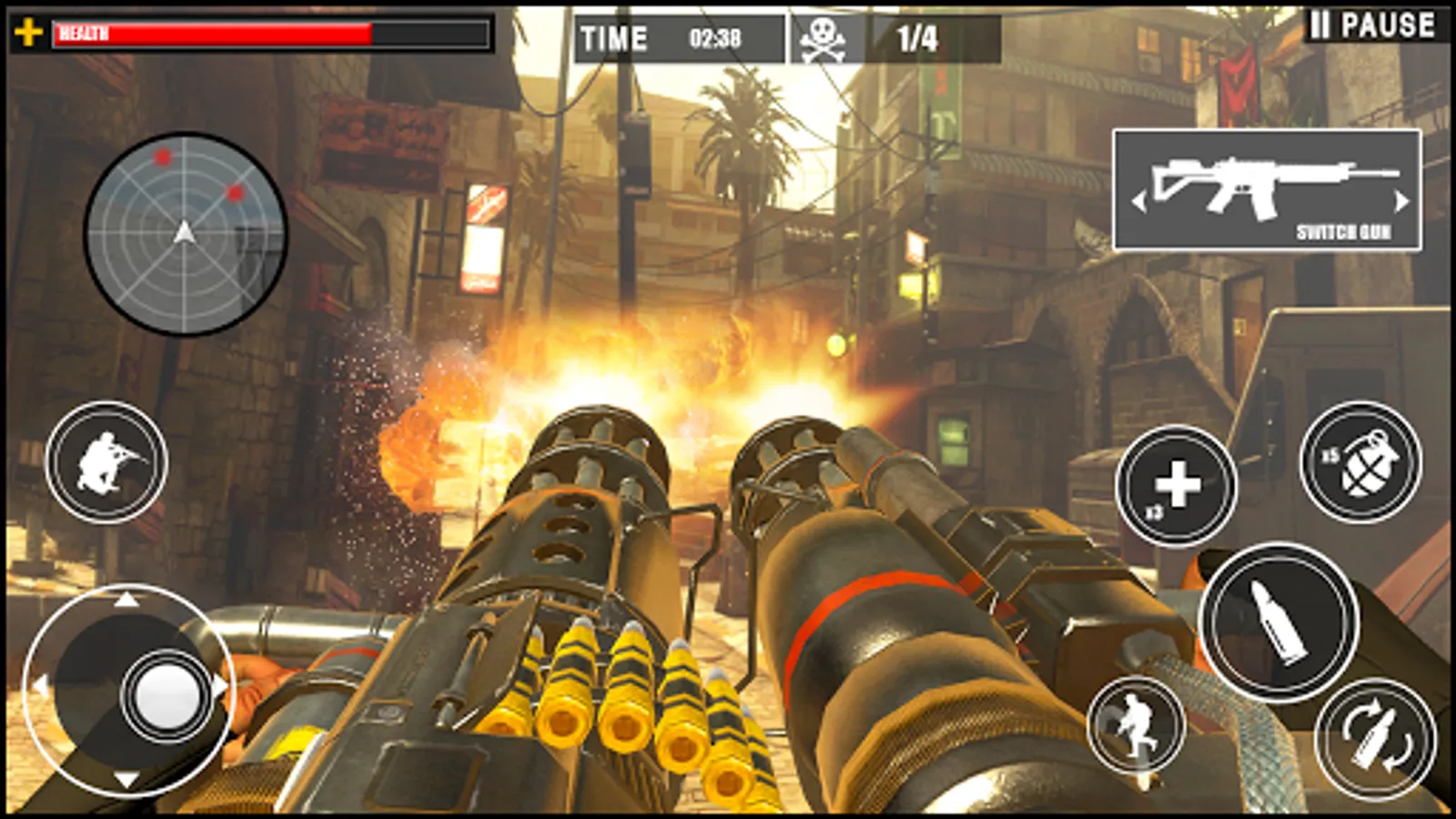Fire the weapon with the bullet button
The image size is (1456, 819).
point(1279,622)
